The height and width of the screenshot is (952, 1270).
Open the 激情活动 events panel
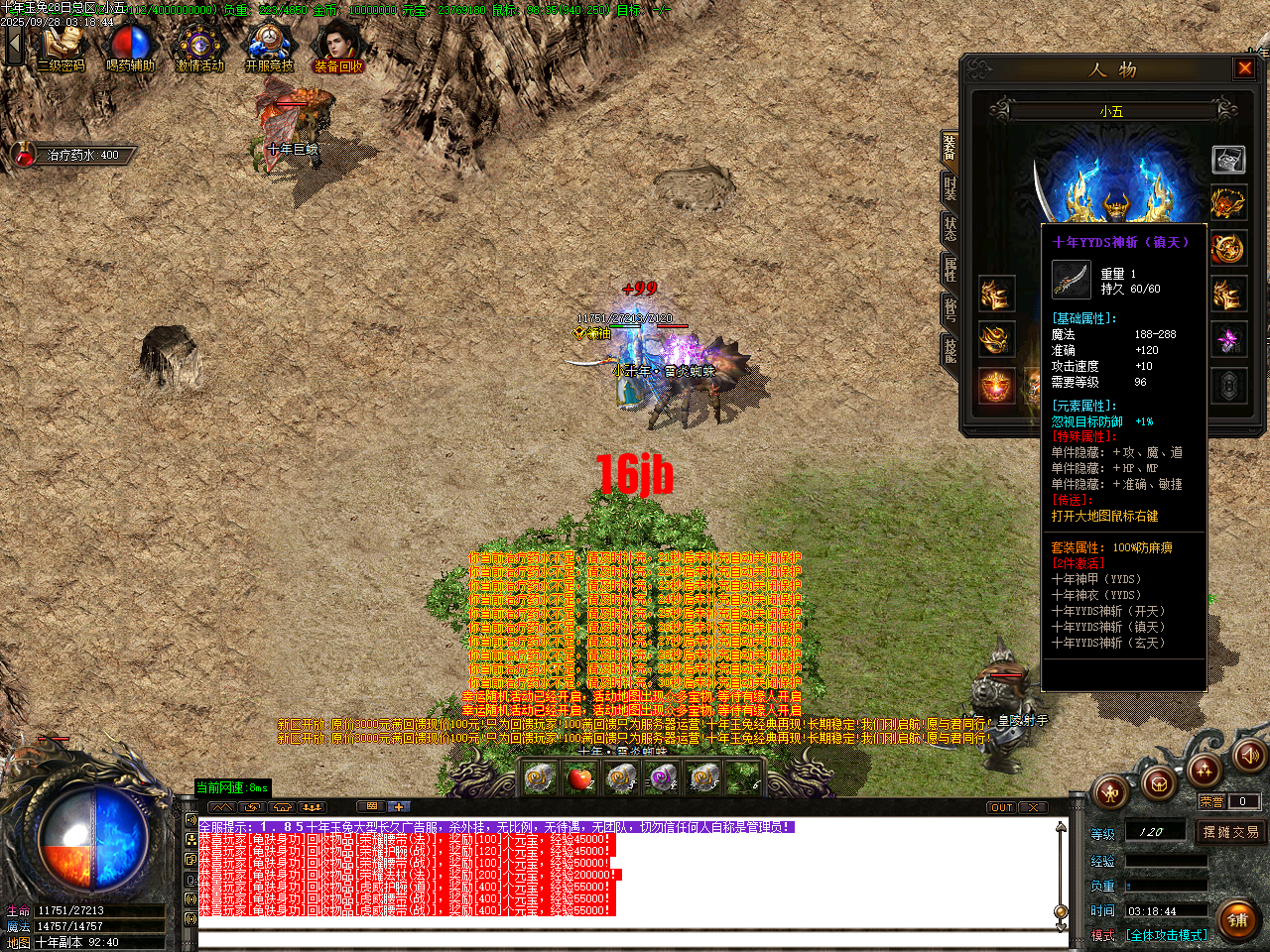(x=198, y=45)
